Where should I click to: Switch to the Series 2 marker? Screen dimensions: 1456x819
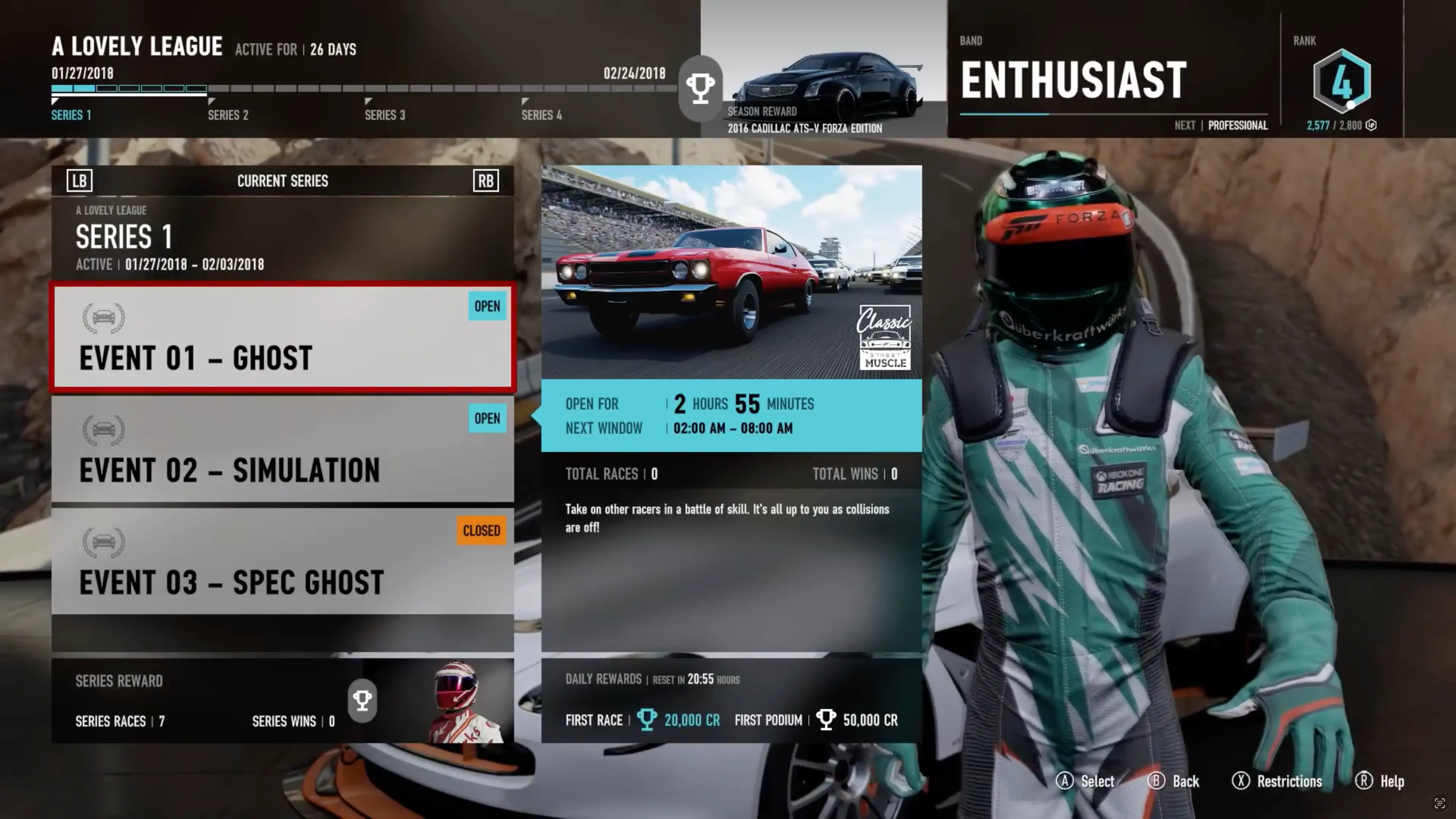click(227, 115)
